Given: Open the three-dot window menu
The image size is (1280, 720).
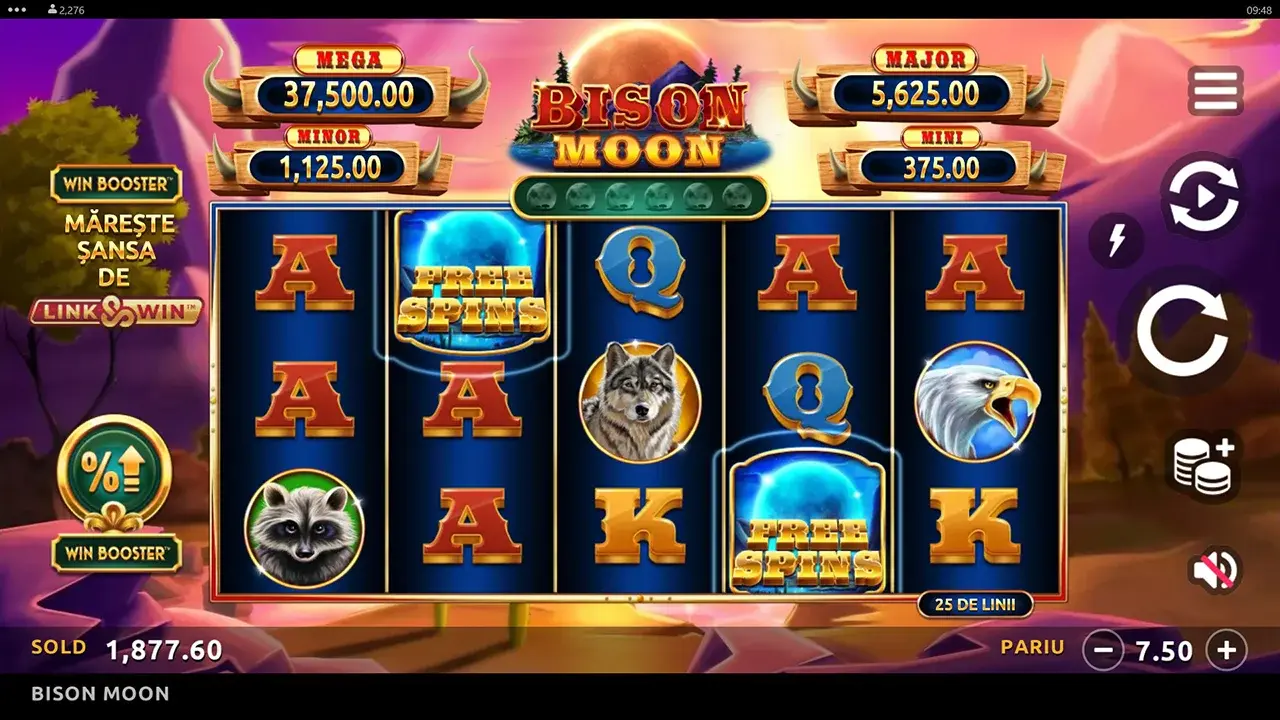Looking at the screenshot, I should (x=16, y=9).
